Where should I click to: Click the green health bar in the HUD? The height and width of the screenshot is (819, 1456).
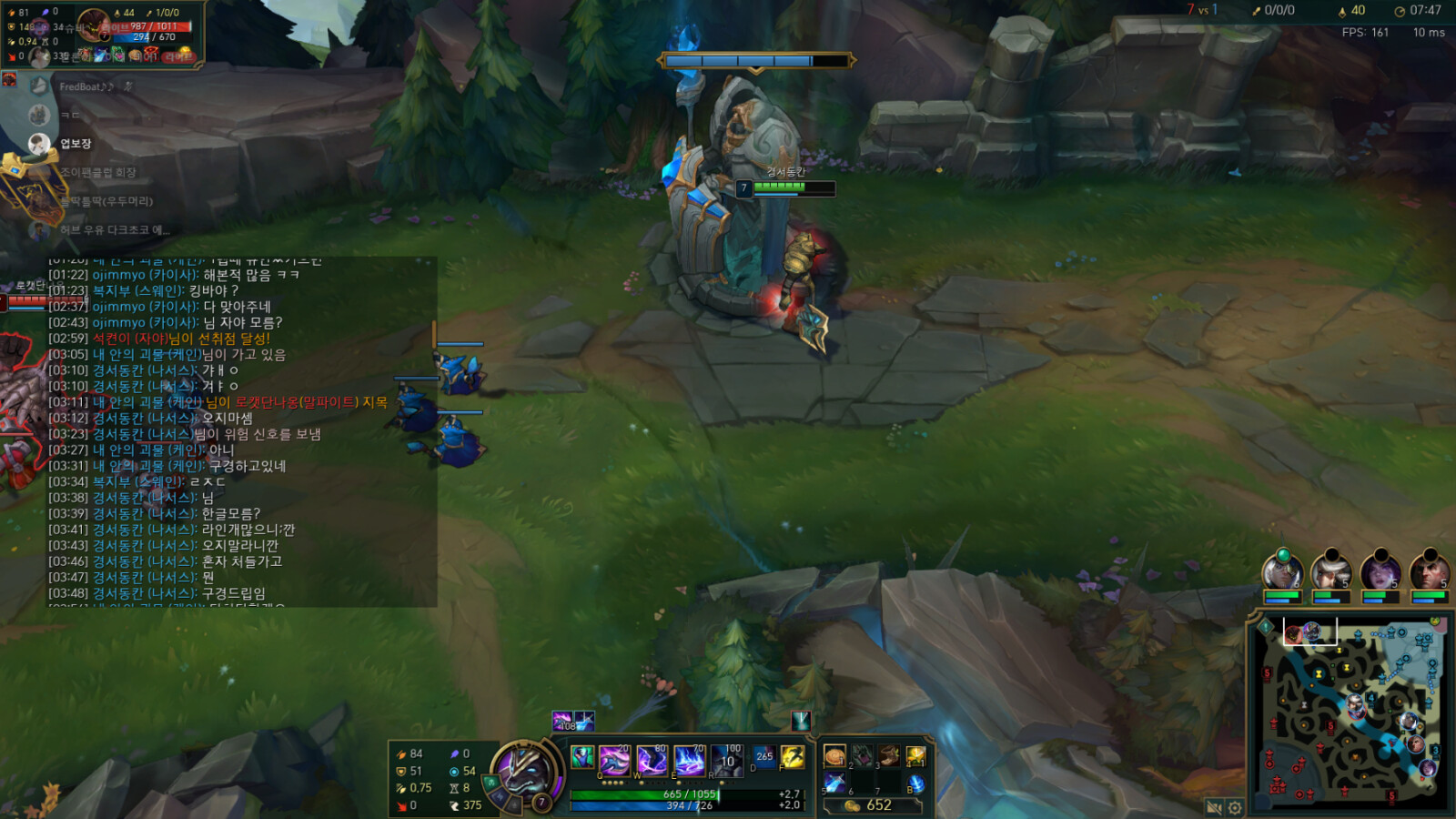click(645, 793)
